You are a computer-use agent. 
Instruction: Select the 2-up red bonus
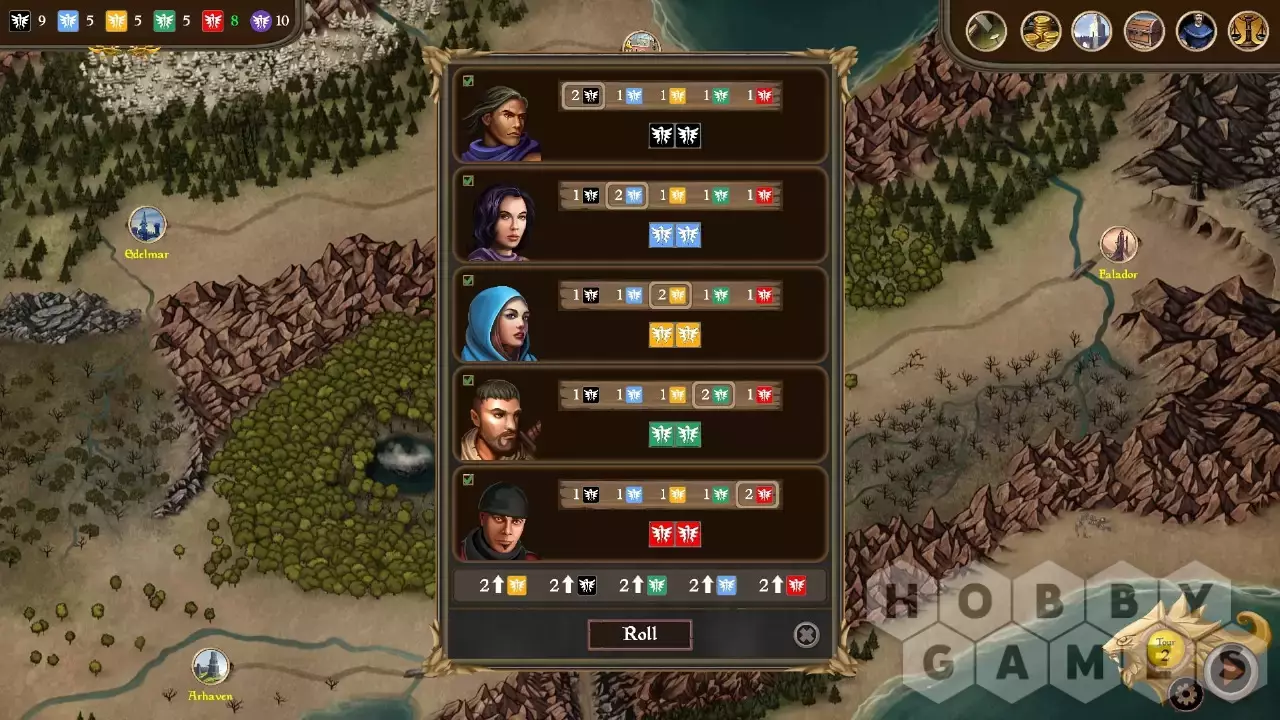(x=782, y=586)
